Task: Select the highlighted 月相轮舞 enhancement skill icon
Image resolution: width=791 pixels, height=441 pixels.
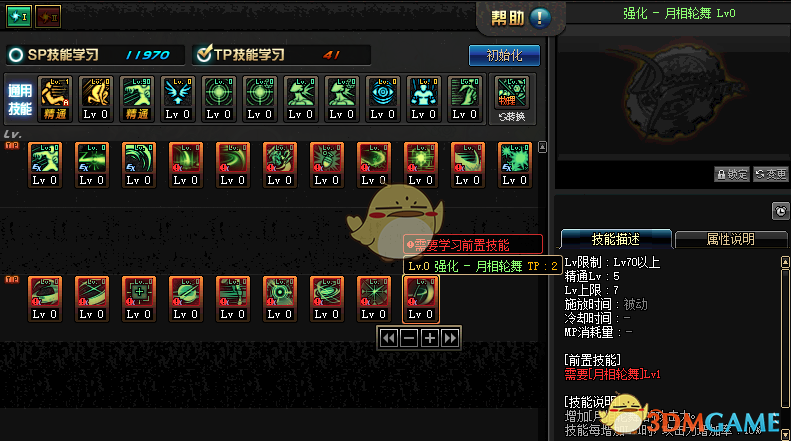Action: click(x=420, y=299)
